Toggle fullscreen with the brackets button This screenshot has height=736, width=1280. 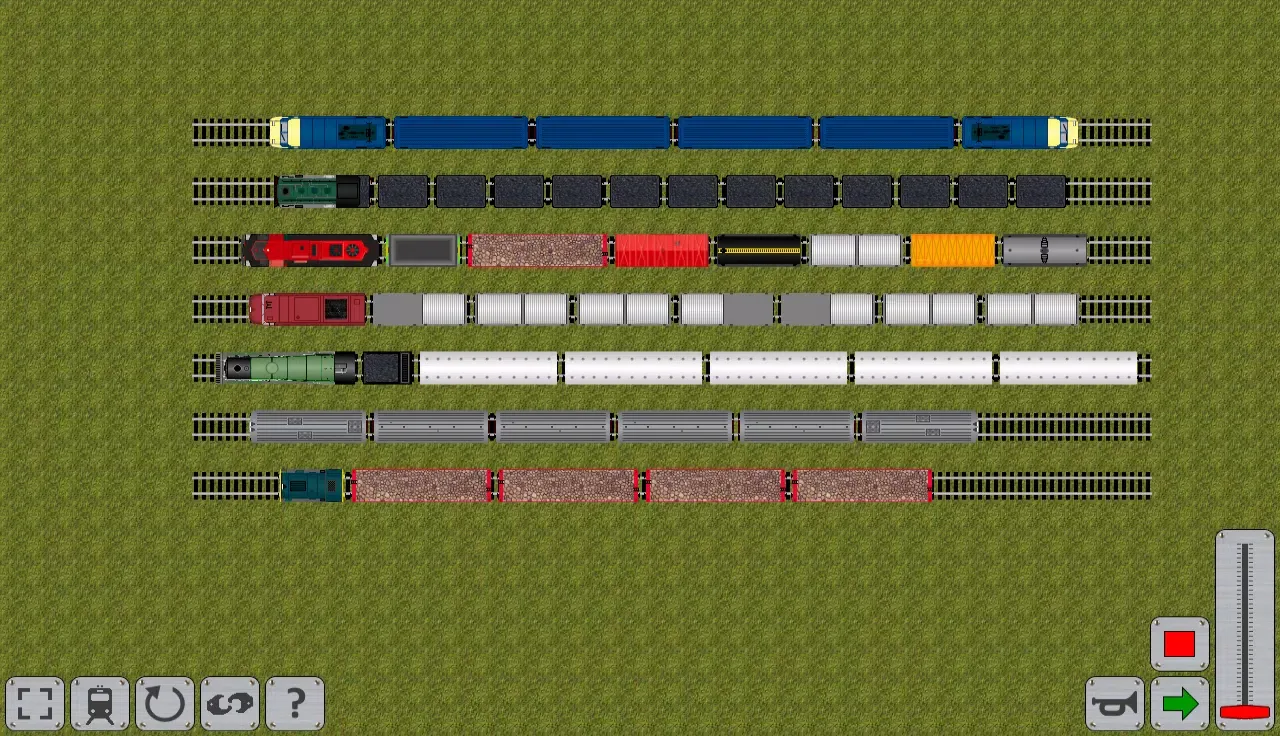point(35,704)
